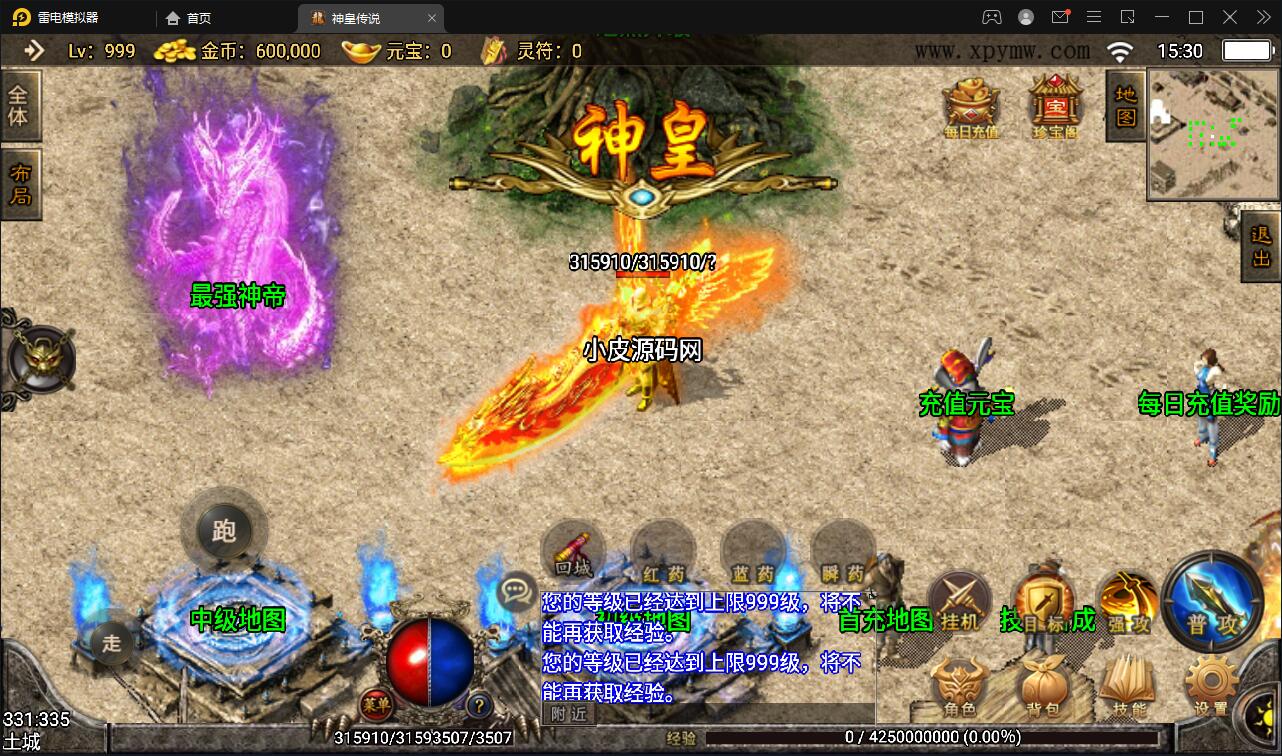Open the emulator hamburger menu
The width and height of the screenshot is (1282, 756).
[x=1093, y=17]
